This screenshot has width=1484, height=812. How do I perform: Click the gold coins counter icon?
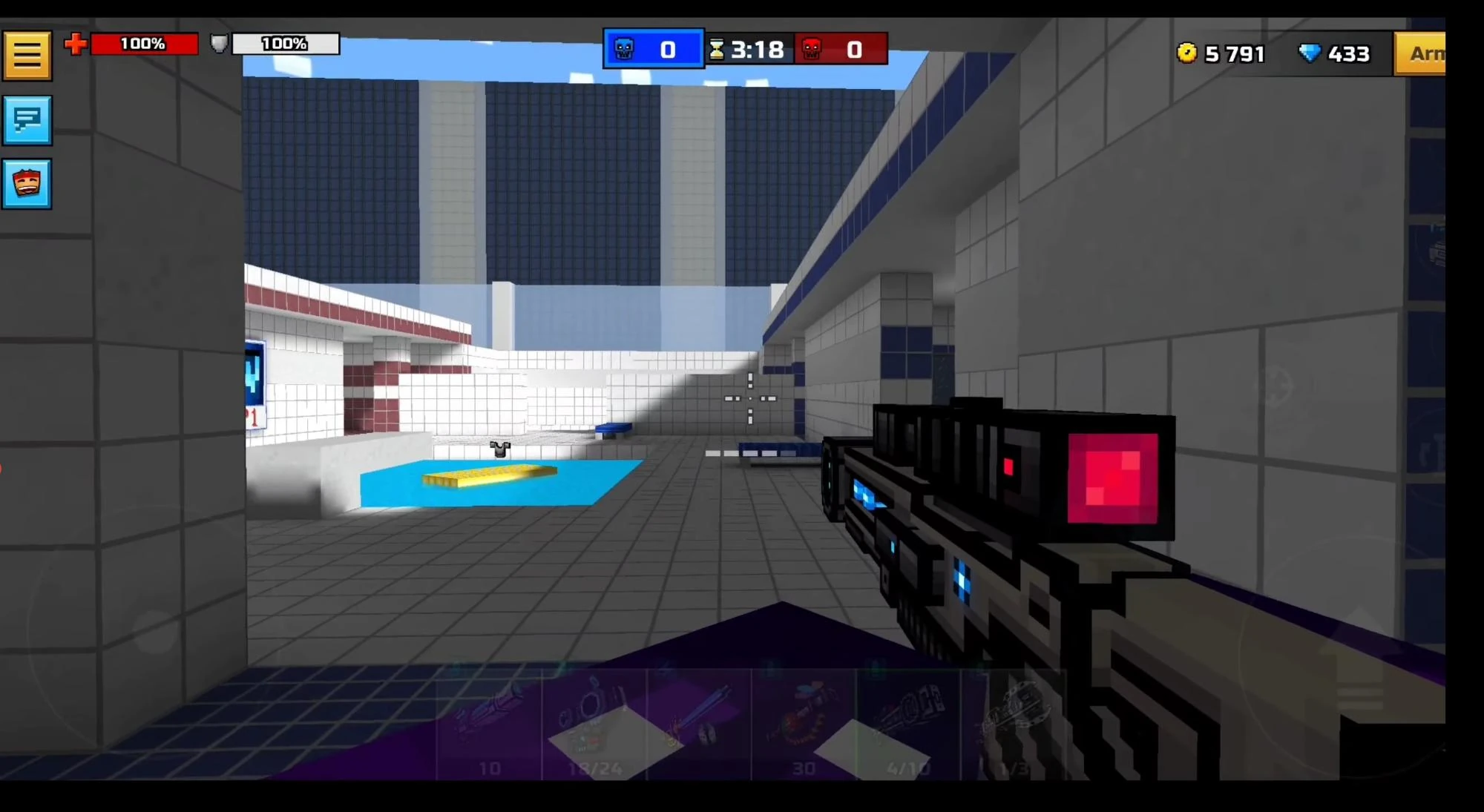(x=1188, y=53)
